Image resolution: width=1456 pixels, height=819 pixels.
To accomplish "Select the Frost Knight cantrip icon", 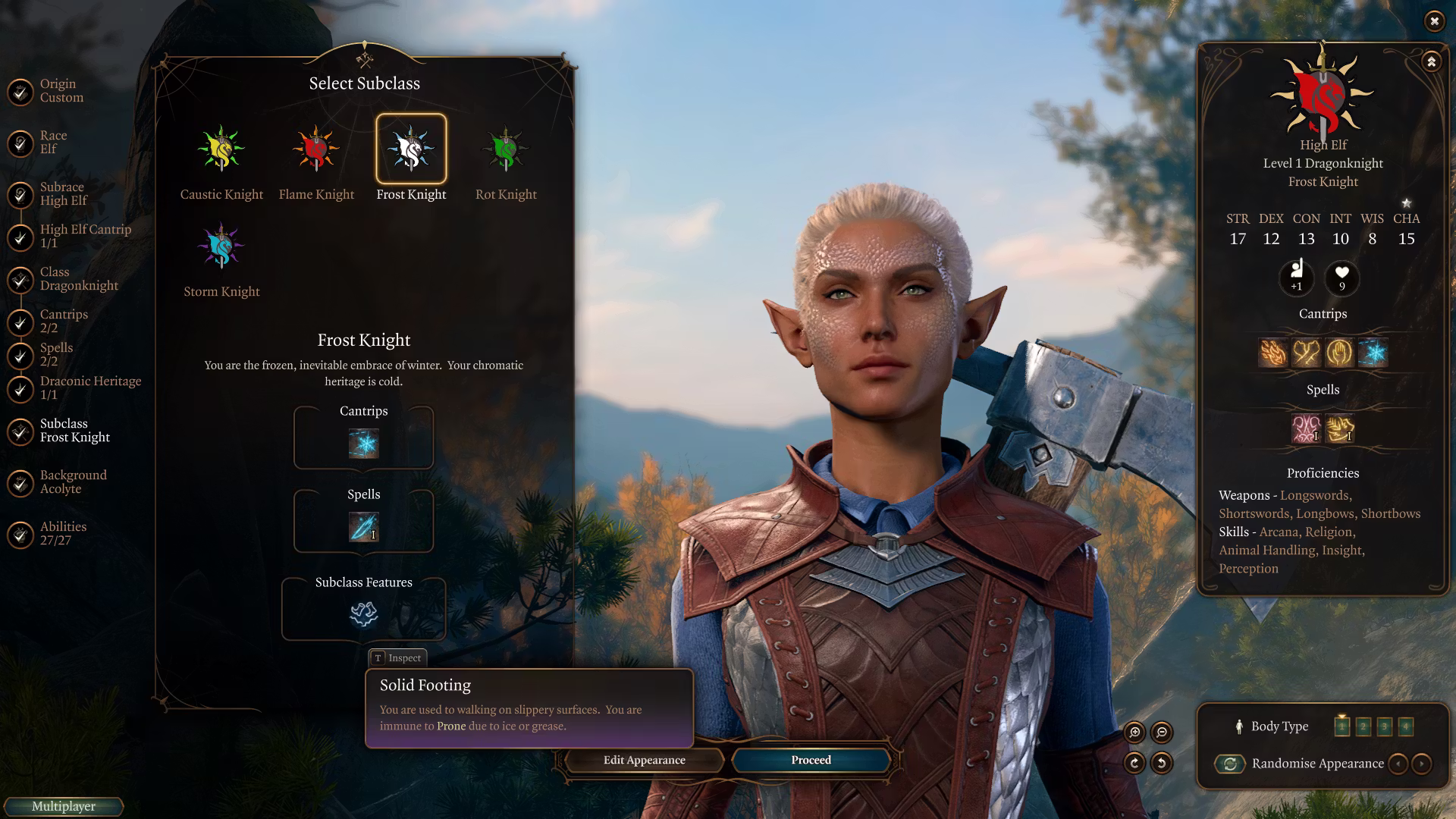I will coord(363,444).
